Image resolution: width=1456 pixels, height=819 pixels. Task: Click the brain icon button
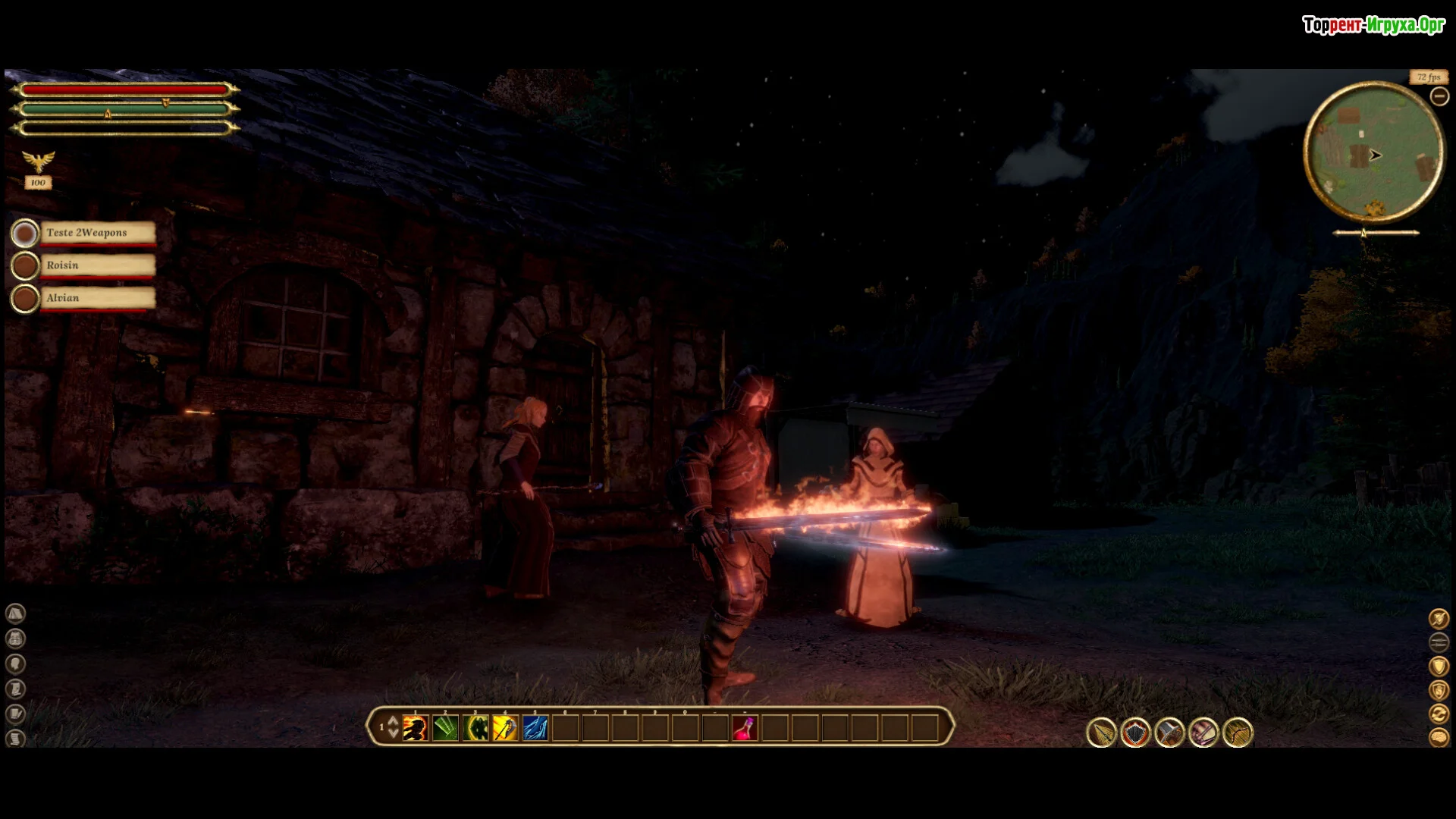1439,737
